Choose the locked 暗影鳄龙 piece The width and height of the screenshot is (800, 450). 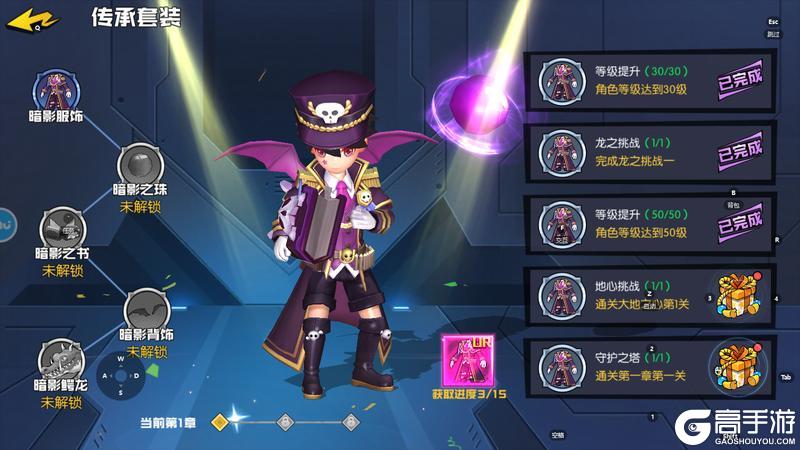(60, 362)
